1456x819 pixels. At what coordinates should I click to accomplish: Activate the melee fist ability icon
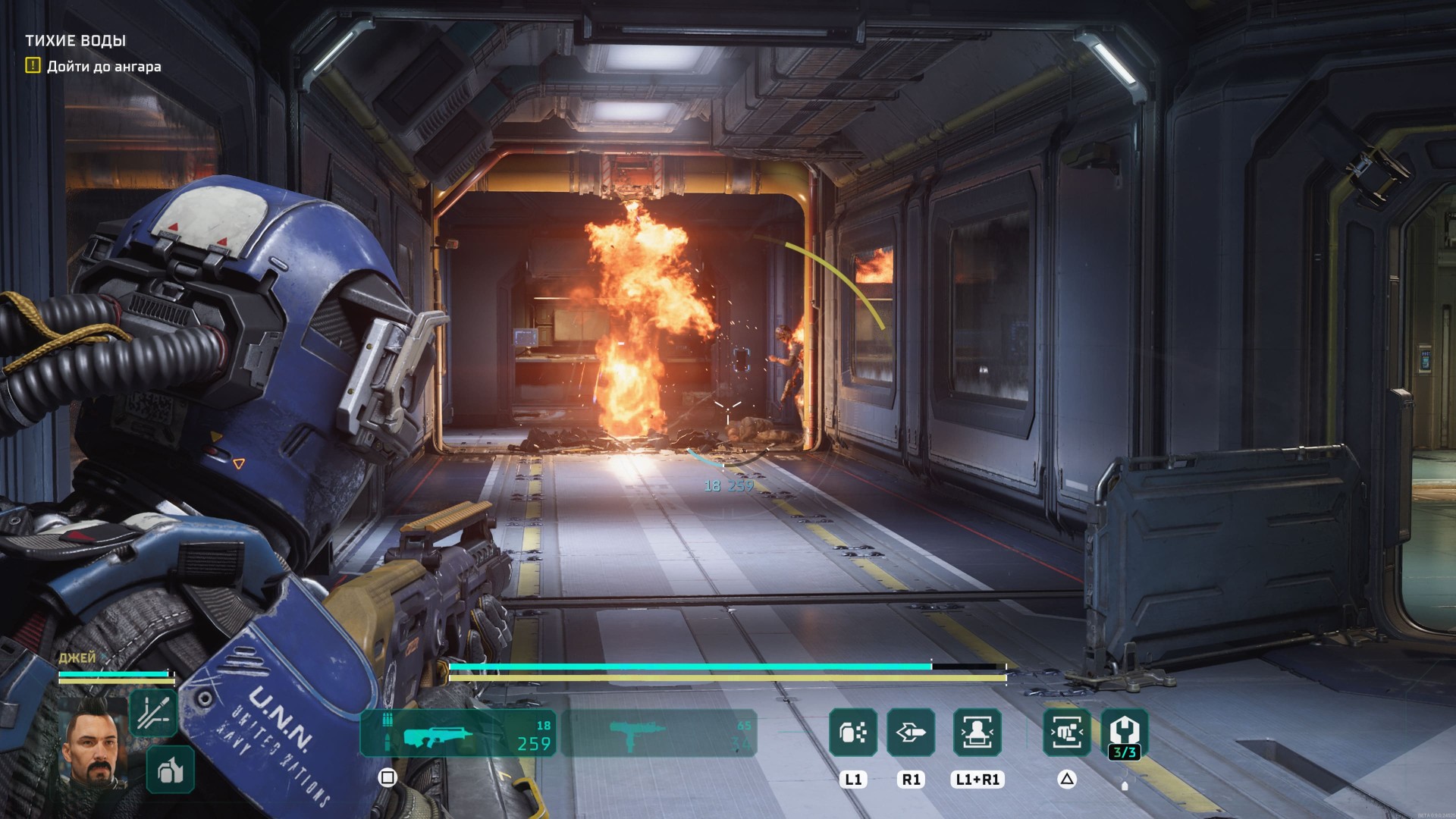tap(1067, 733)
